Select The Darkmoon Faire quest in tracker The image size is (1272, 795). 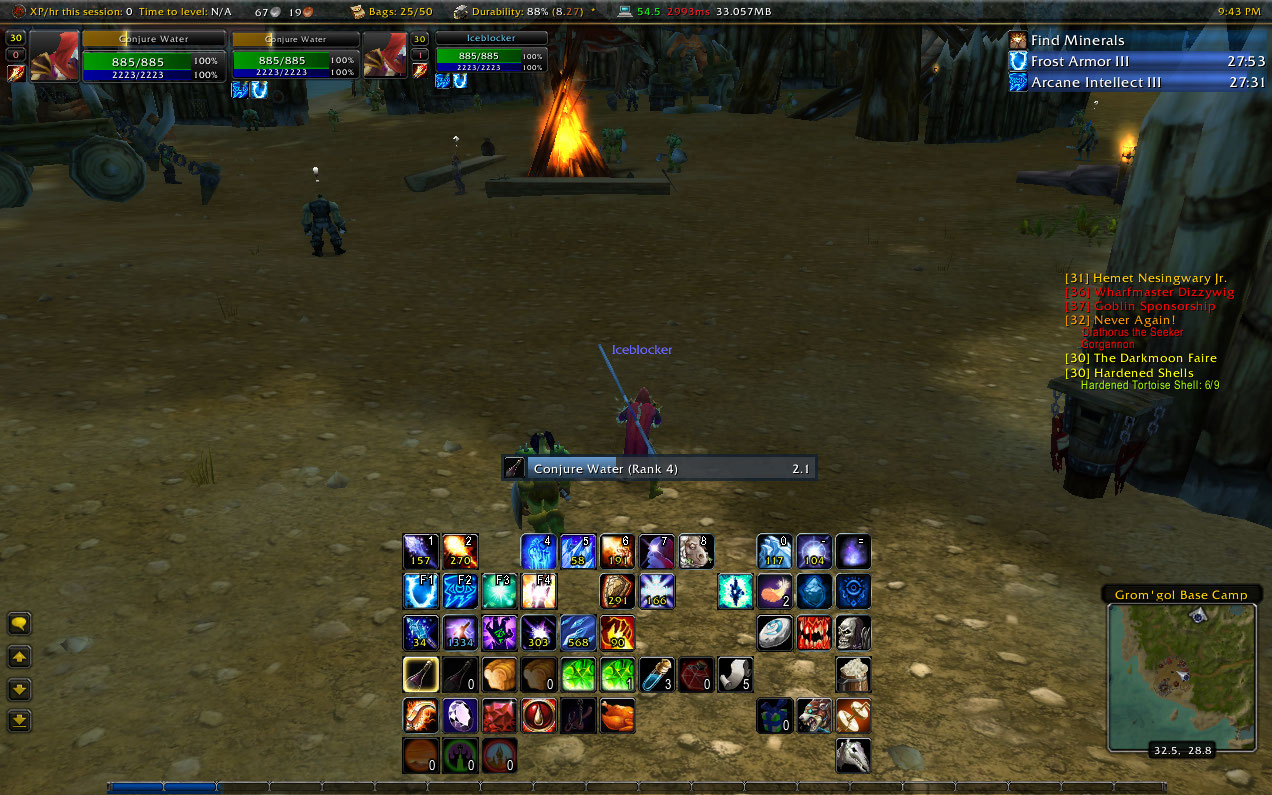[x=1140, y=358]
